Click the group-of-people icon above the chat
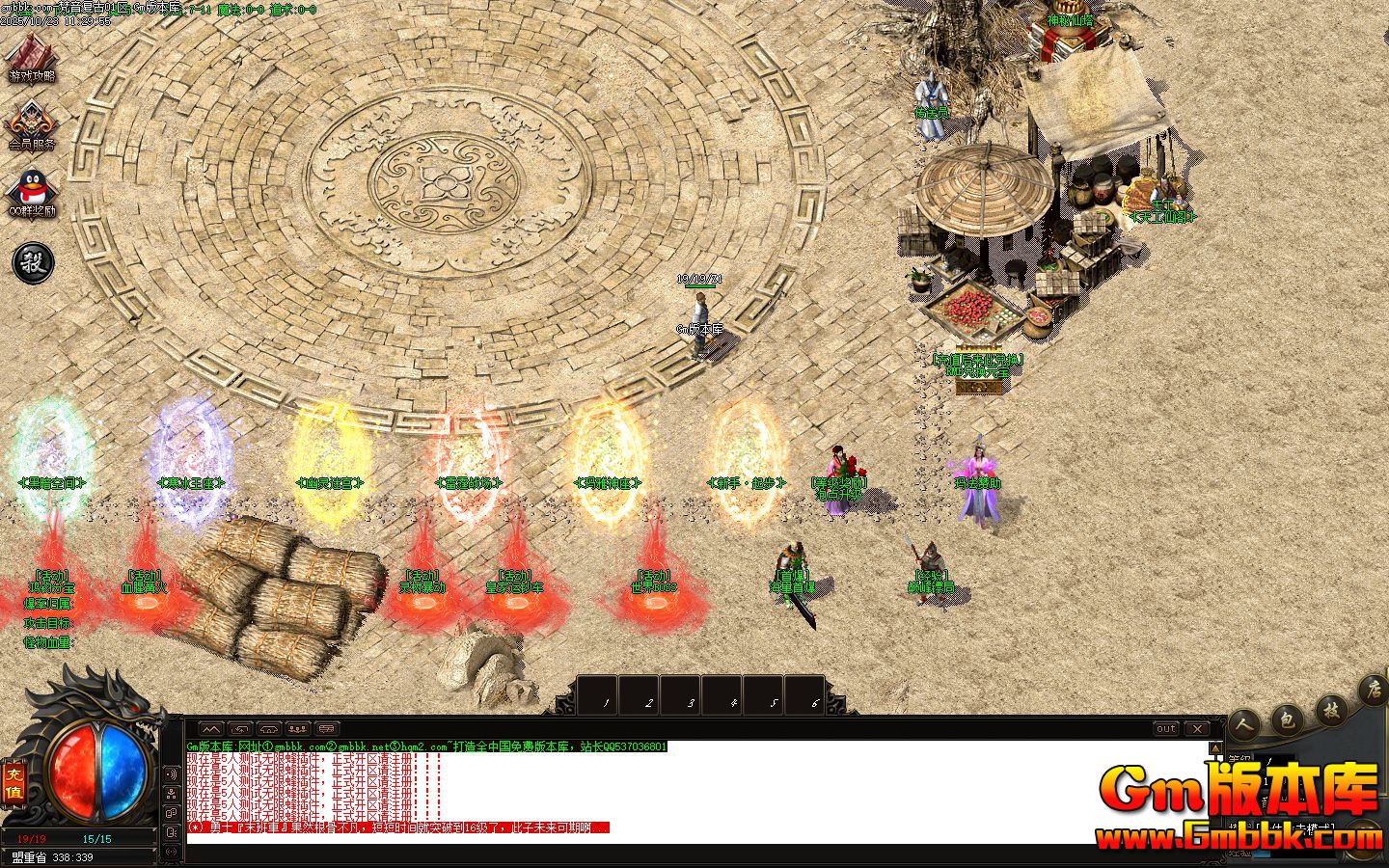 tap(298, 729)
